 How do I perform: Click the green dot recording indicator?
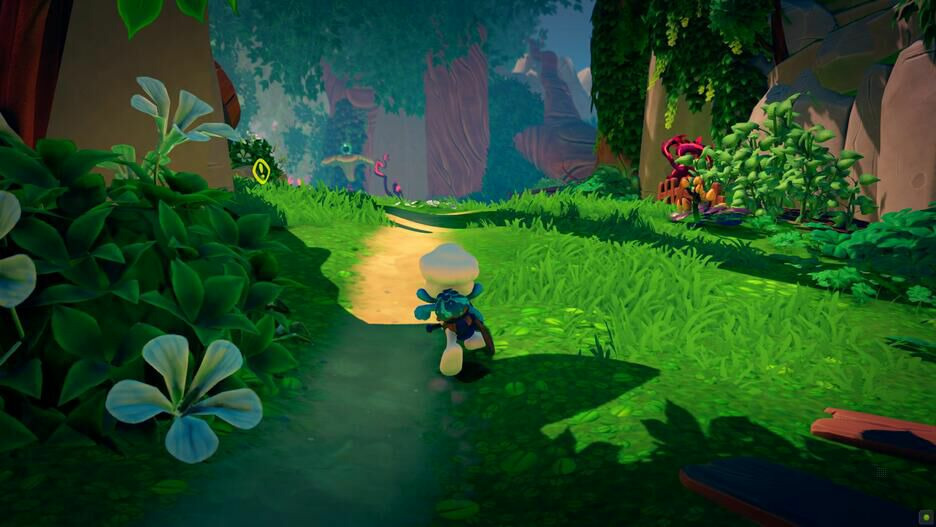[x=924, y=516]
